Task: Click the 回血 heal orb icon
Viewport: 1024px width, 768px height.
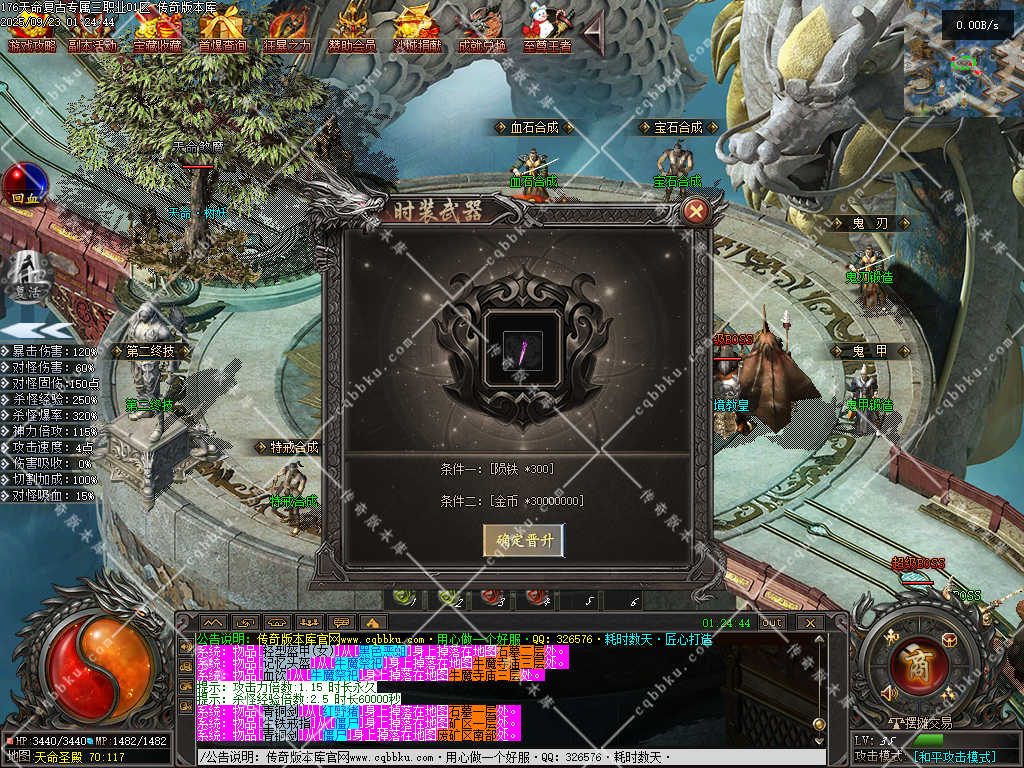Action: [24, 187]
